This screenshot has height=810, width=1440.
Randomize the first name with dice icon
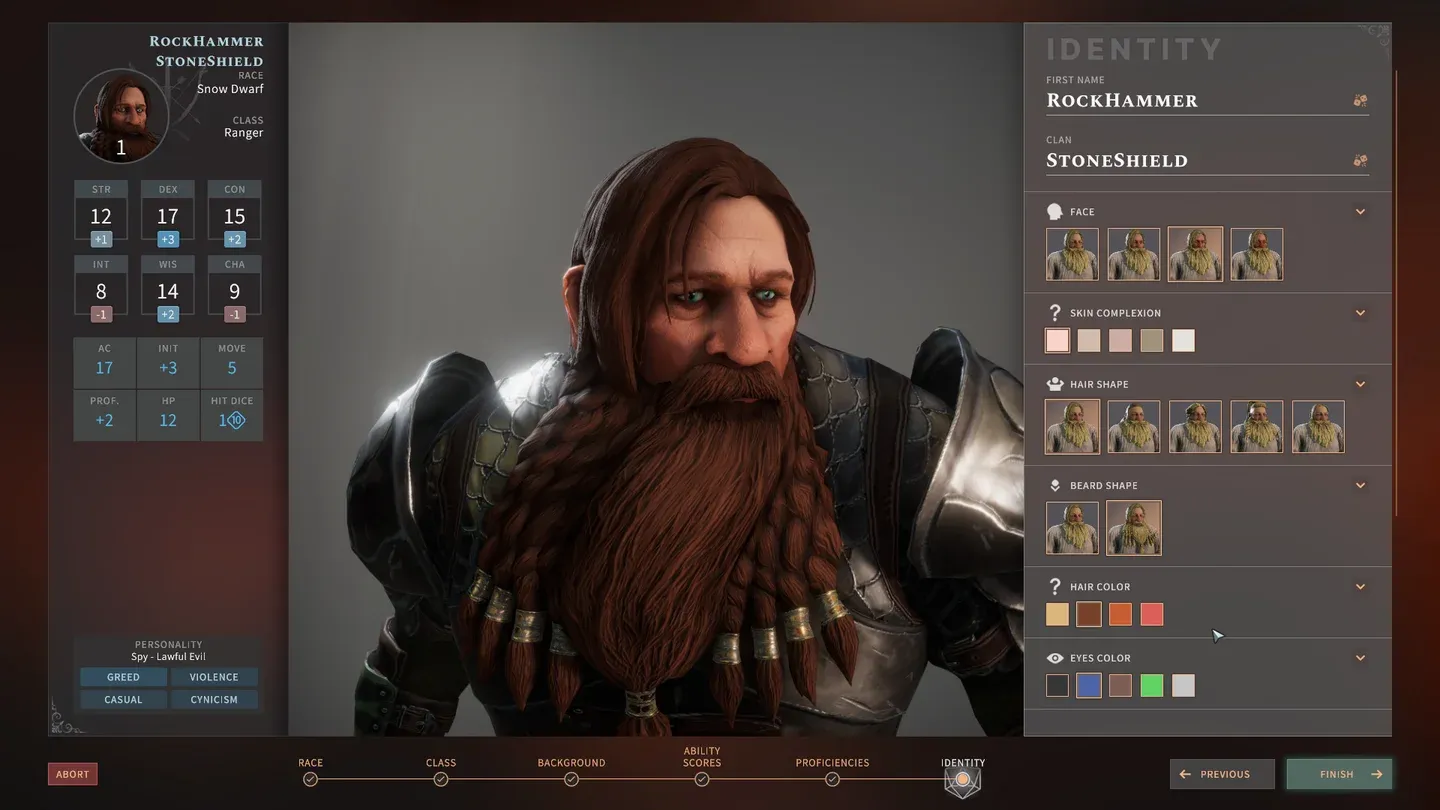1360,101
